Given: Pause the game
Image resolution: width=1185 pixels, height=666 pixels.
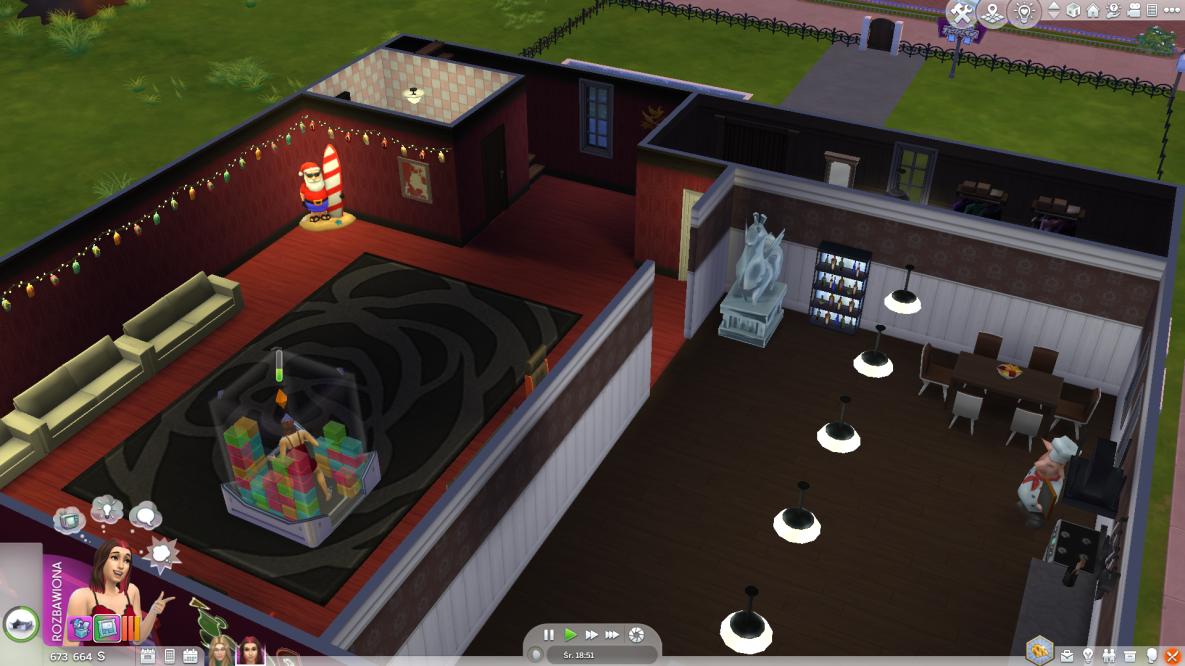Looking at the screenshot, I should pos(549,635).
